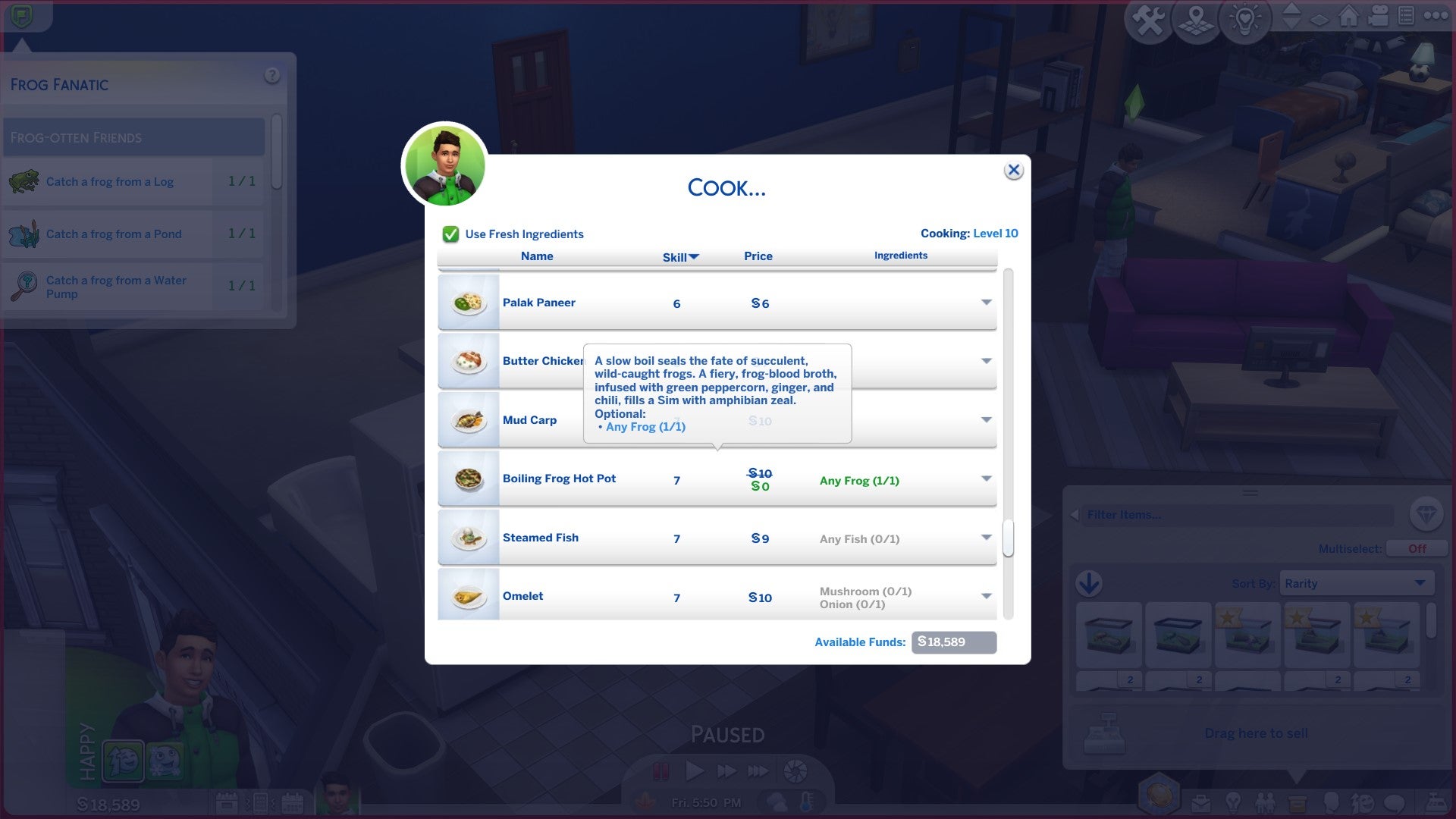Uncheck the Use Fresh Ingredients checkbox

coord(450,234)
